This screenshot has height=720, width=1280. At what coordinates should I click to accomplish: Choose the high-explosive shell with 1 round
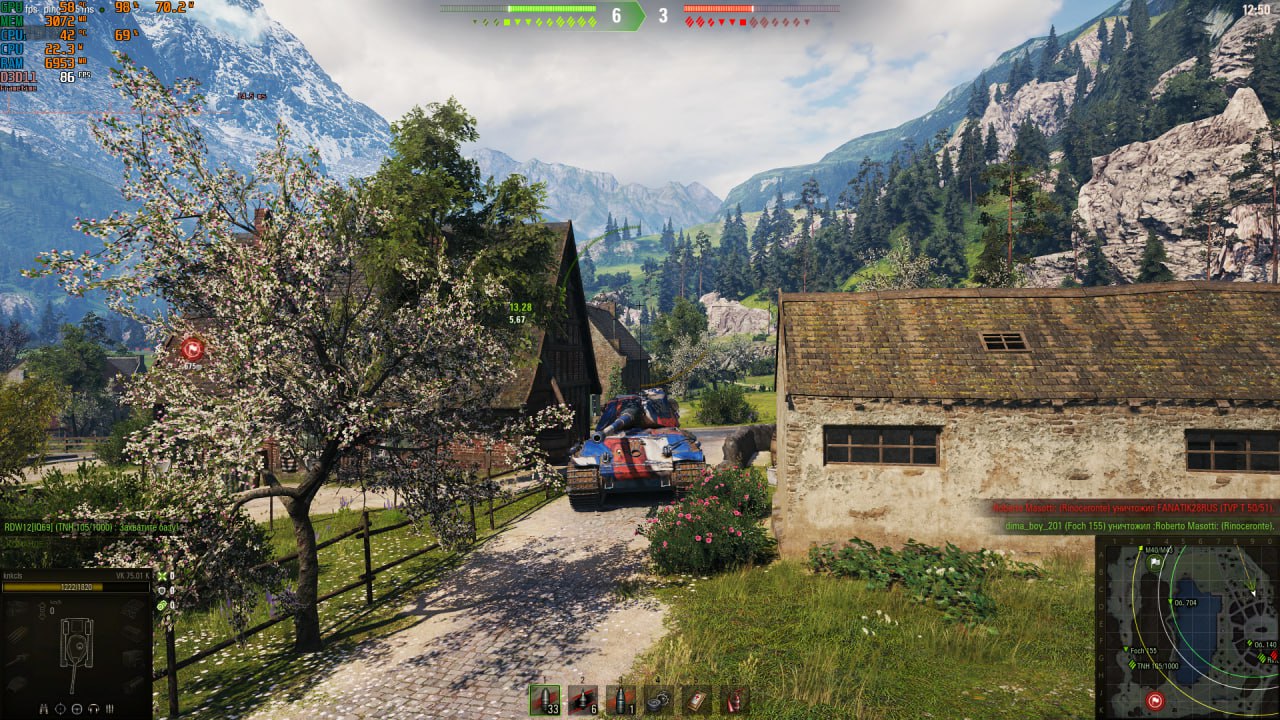620,699
